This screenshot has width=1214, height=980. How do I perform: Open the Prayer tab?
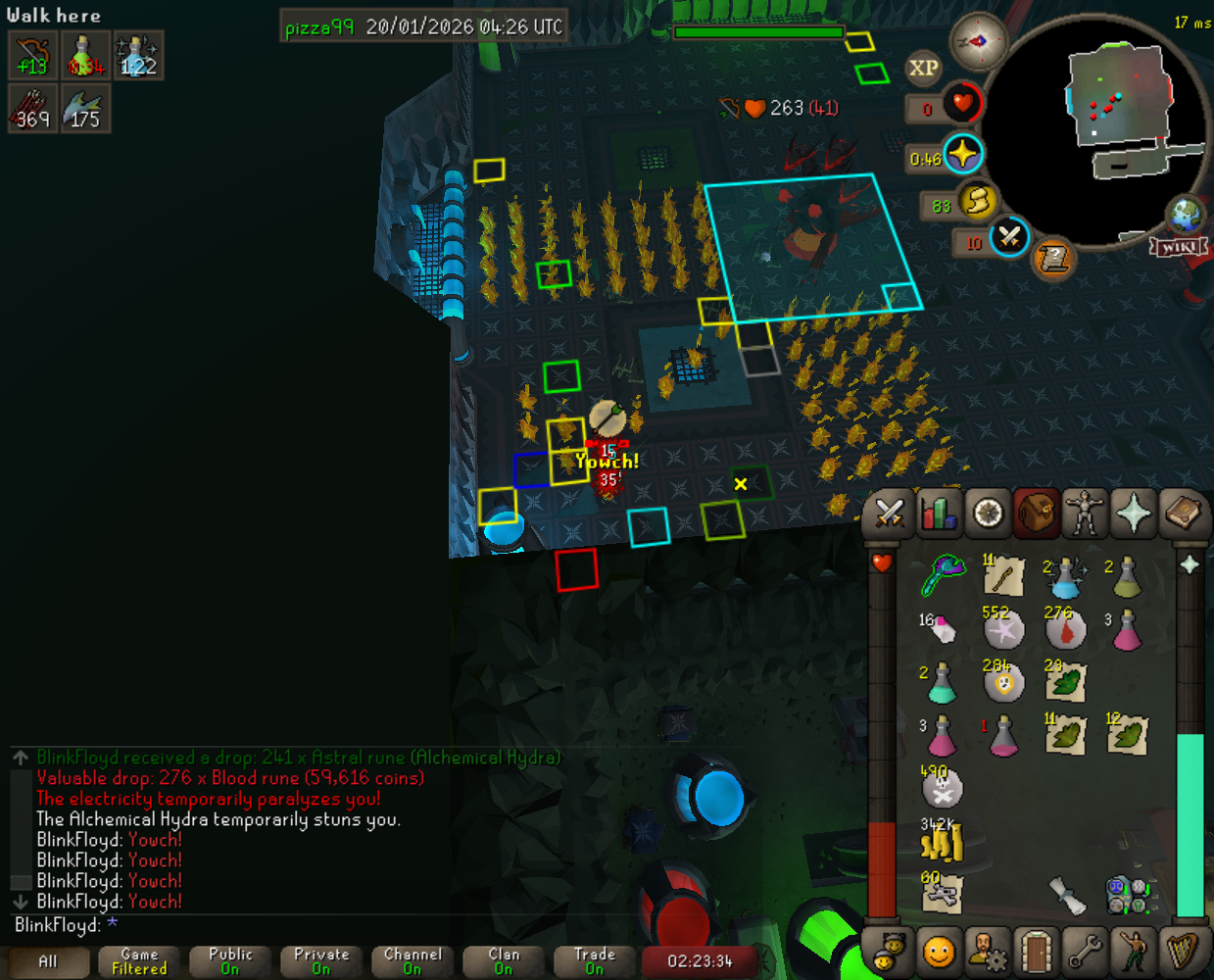point(1134,513)
